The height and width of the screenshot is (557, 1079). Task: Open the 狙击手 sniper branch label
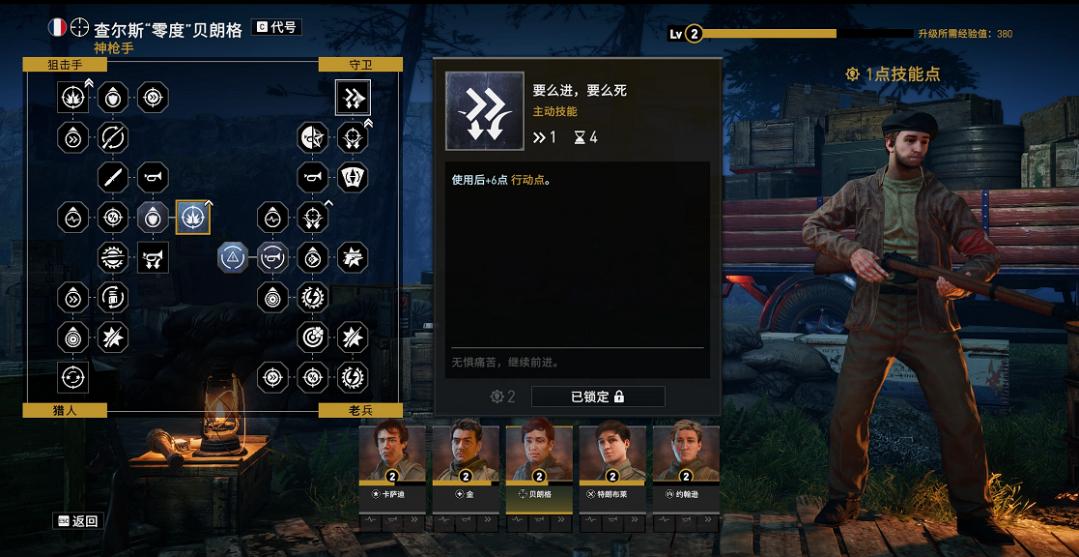tap(64, 64)
